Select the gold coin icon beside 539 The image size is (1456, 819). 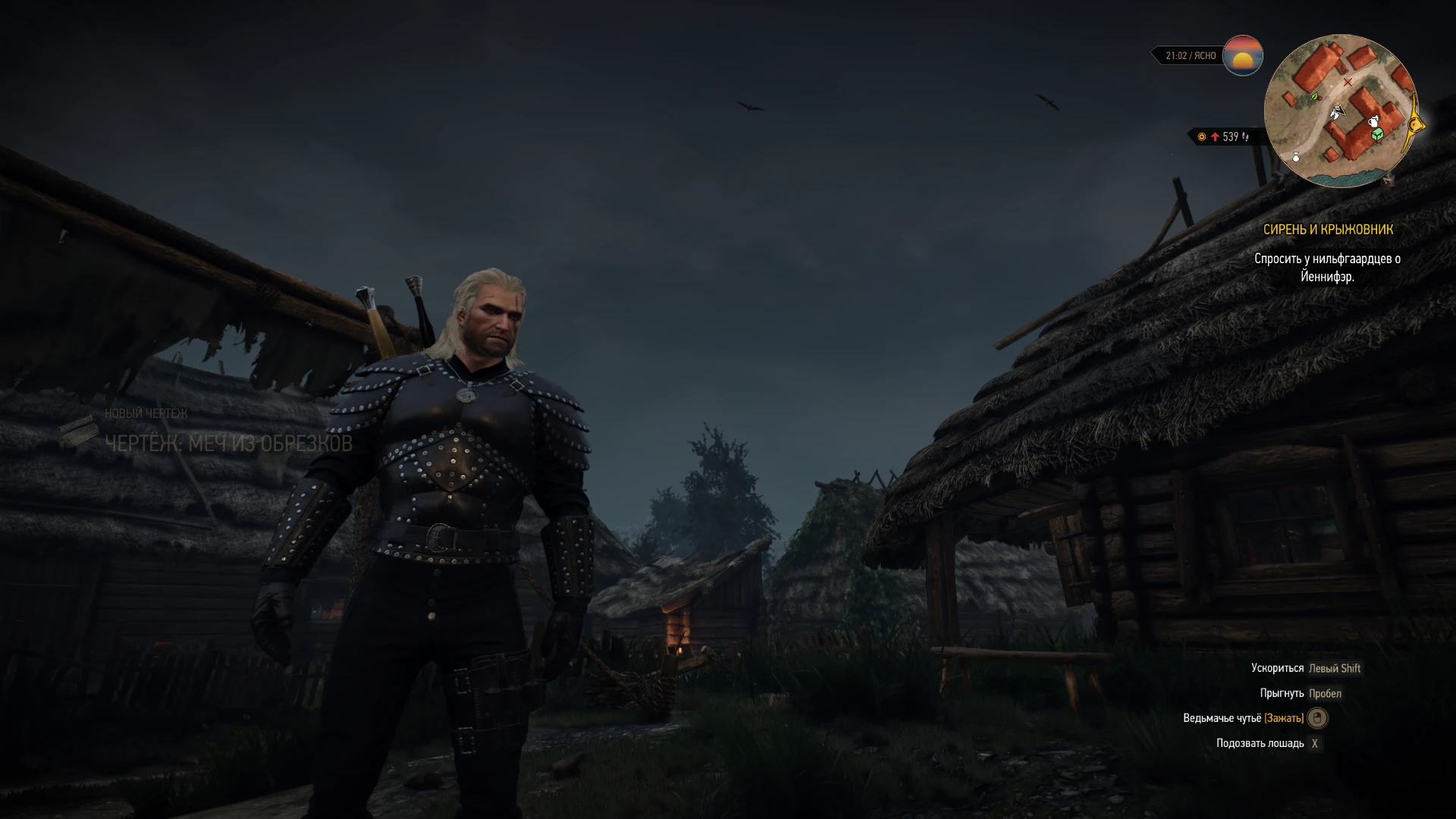click(x=1201, y=136)
